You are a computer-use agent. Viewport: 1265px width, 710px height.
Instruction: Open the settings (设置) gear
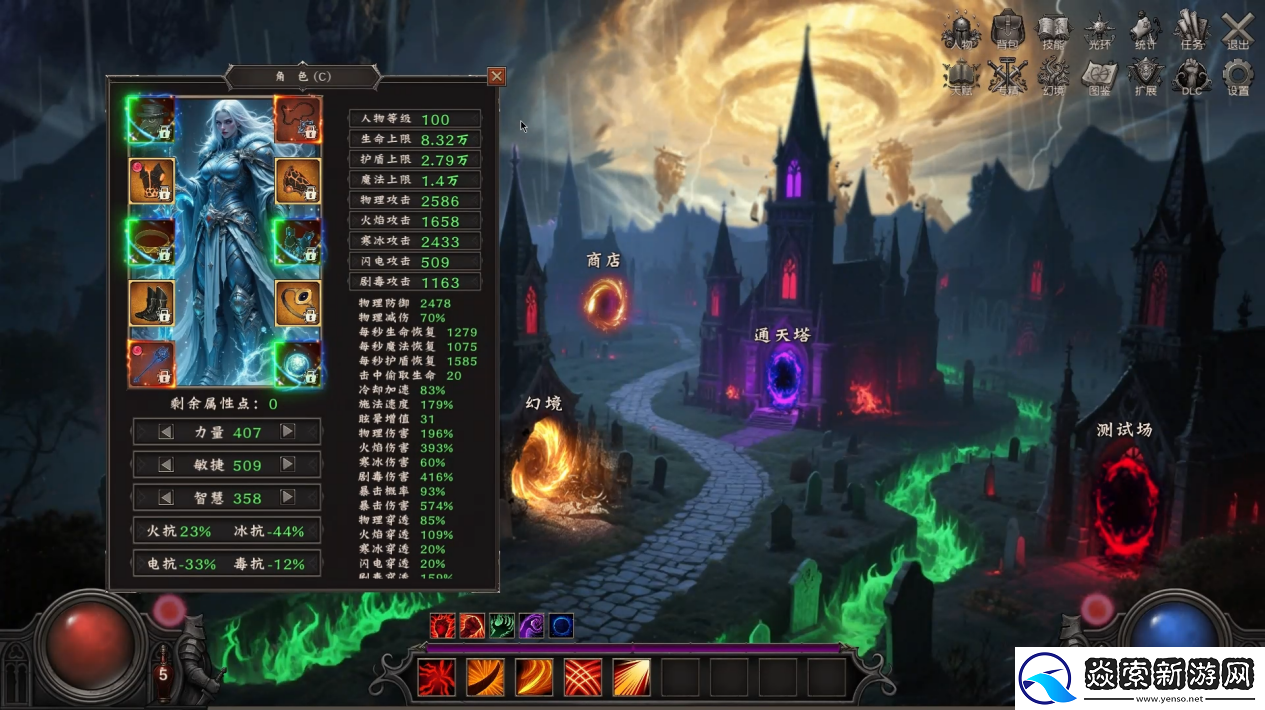(1238, 76)
